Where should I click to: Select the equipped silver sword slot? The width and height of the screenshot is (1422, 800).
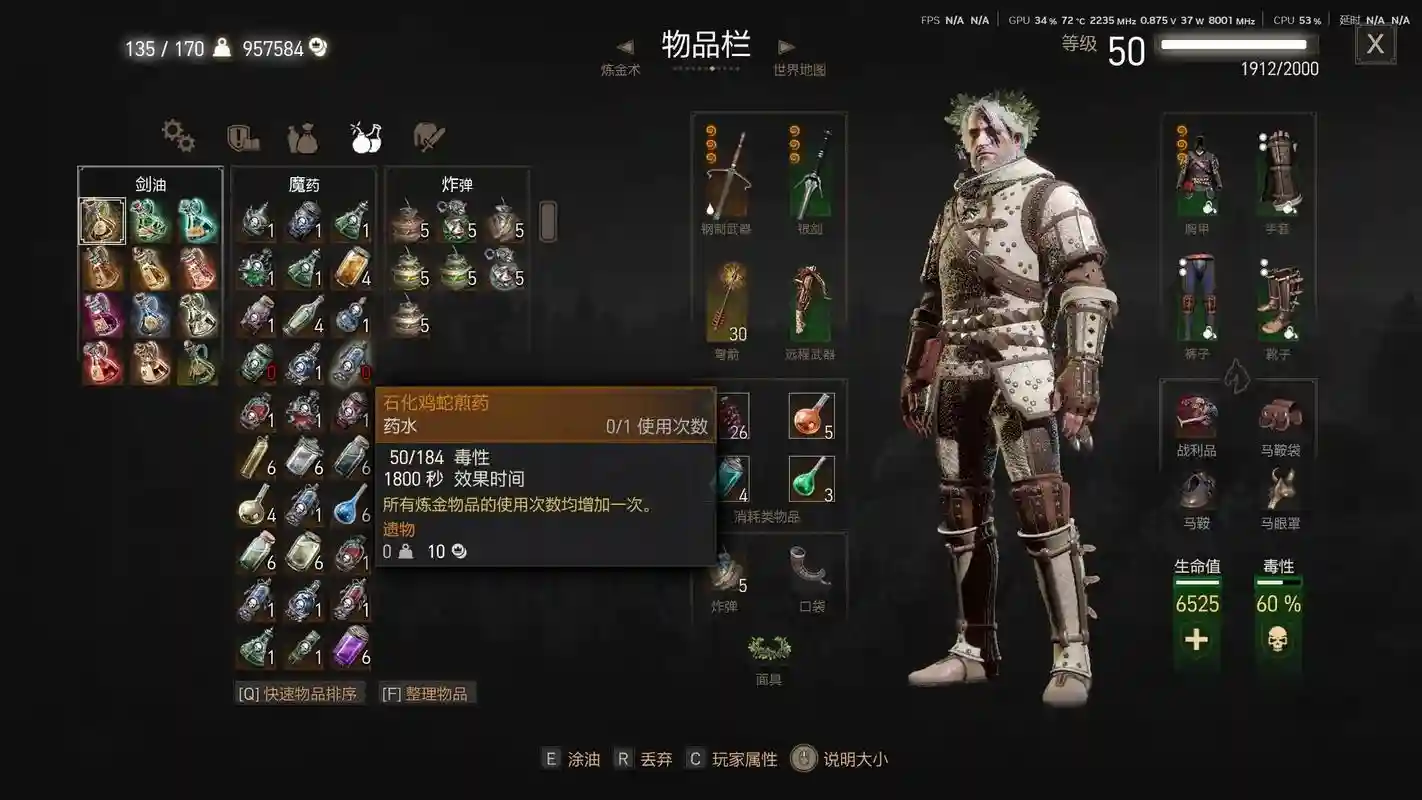tap(811, 175)
